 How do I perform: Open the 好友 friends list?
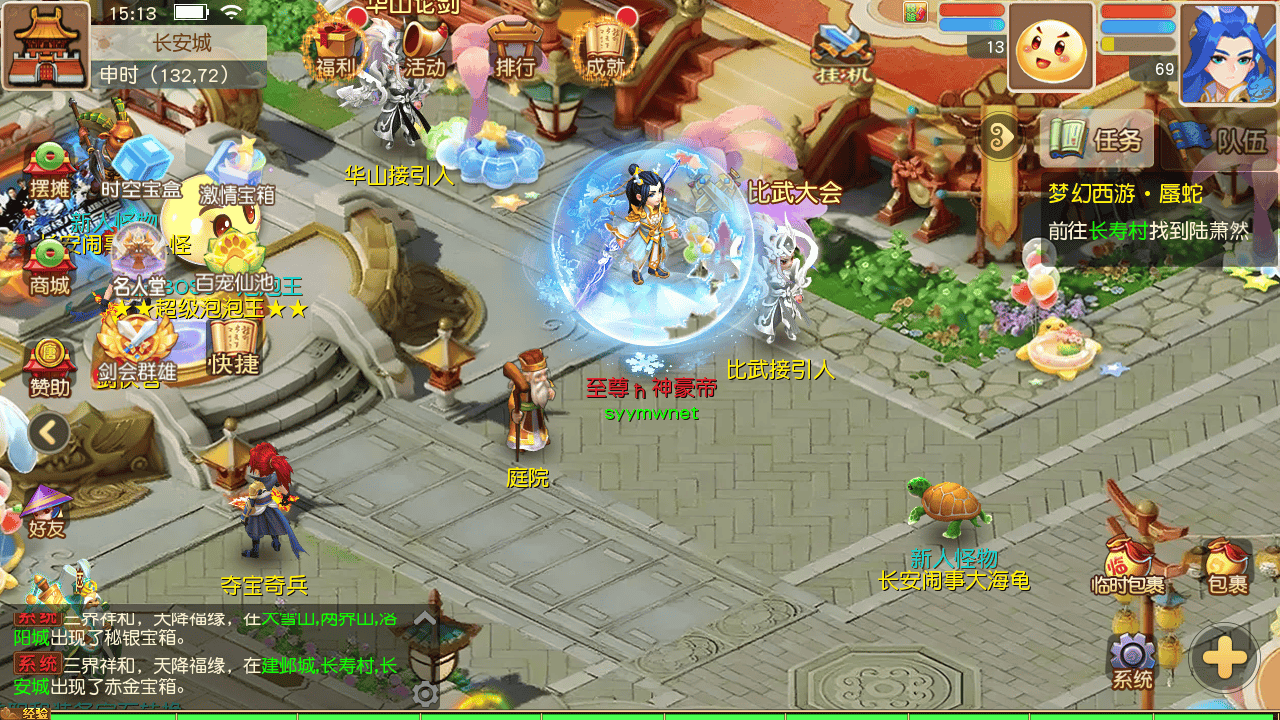(x=47, y=510)
